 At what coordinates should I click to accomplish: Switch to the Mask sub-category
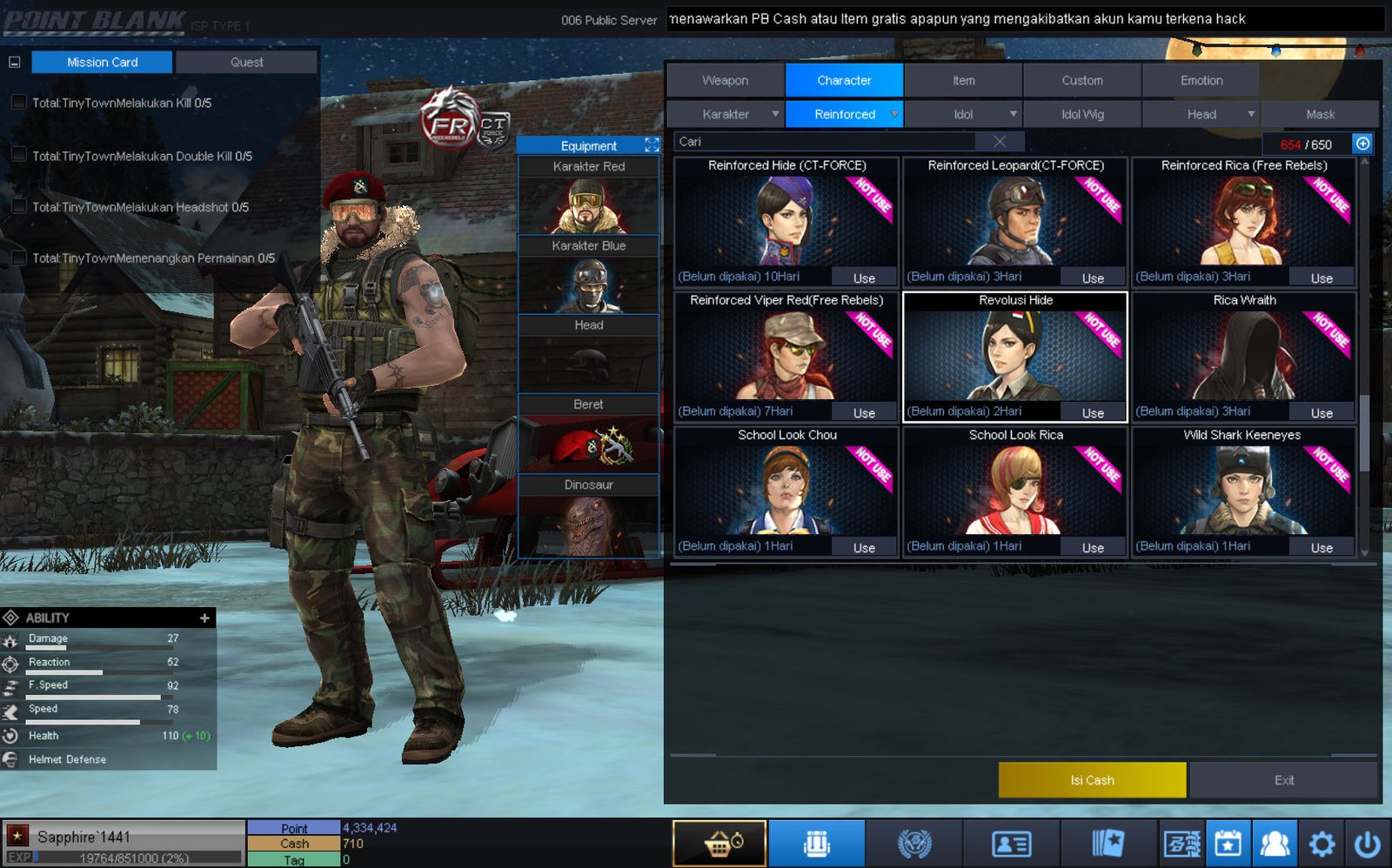[x=1320, y=114]
